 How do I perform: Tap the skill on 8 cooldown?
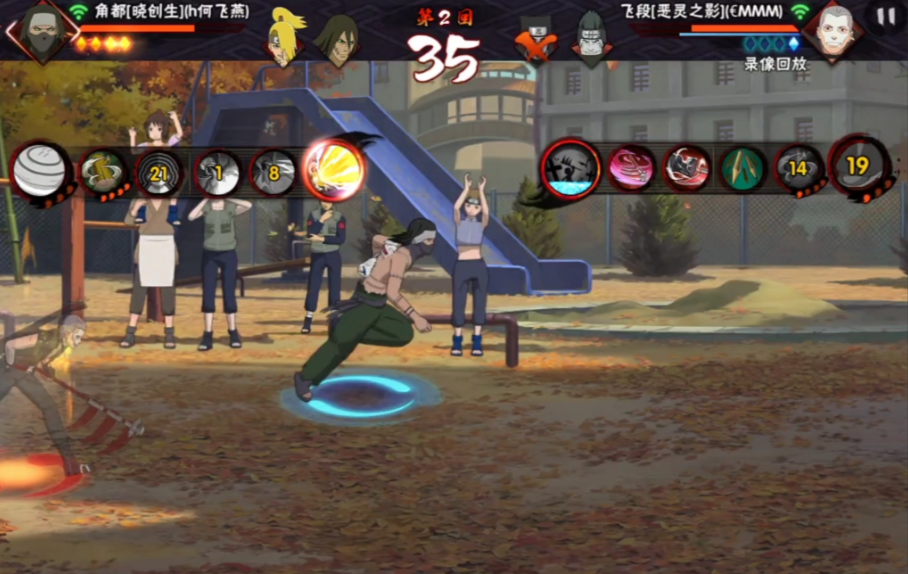(273, 173)
